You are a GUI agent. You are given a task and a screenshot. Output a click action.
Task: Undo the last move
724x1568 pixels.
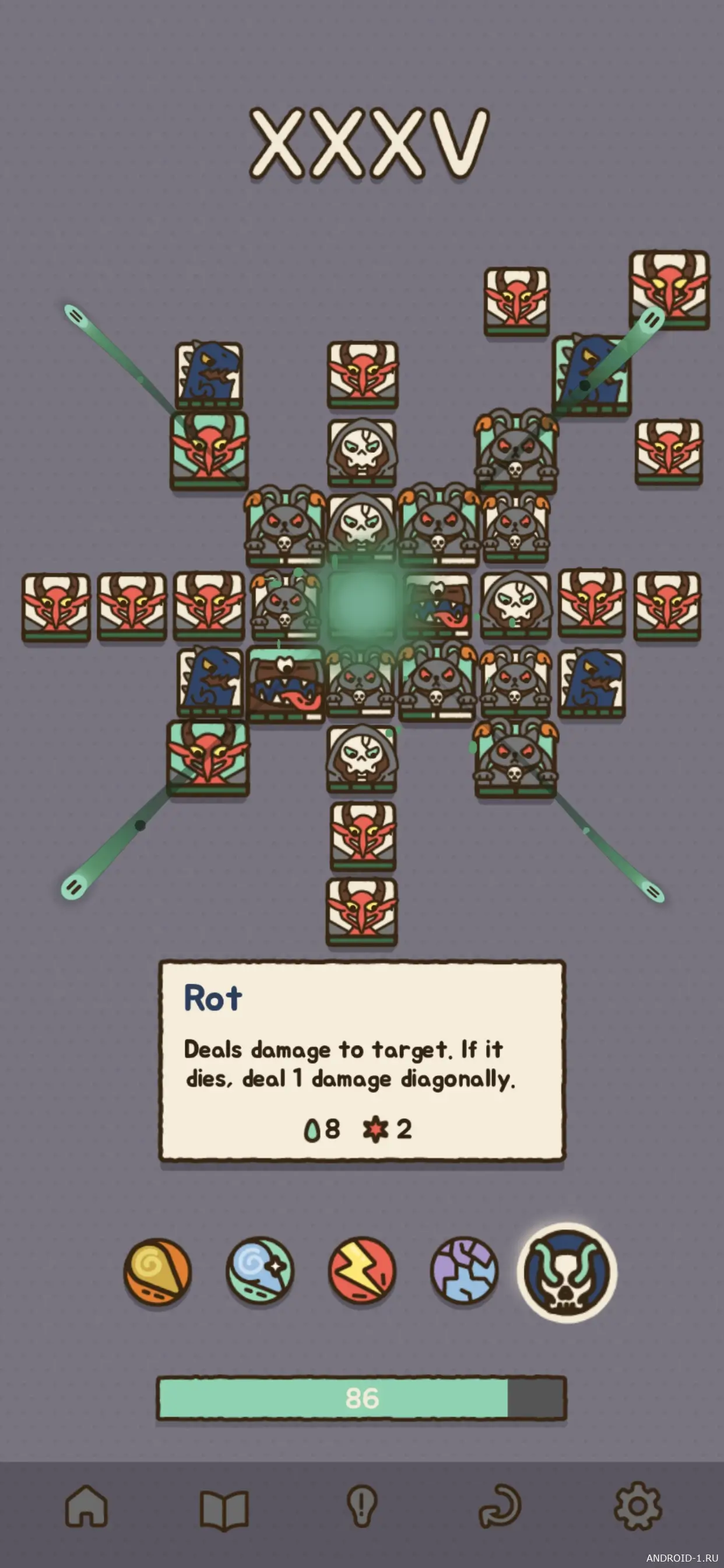click(x=501, y=1507)
